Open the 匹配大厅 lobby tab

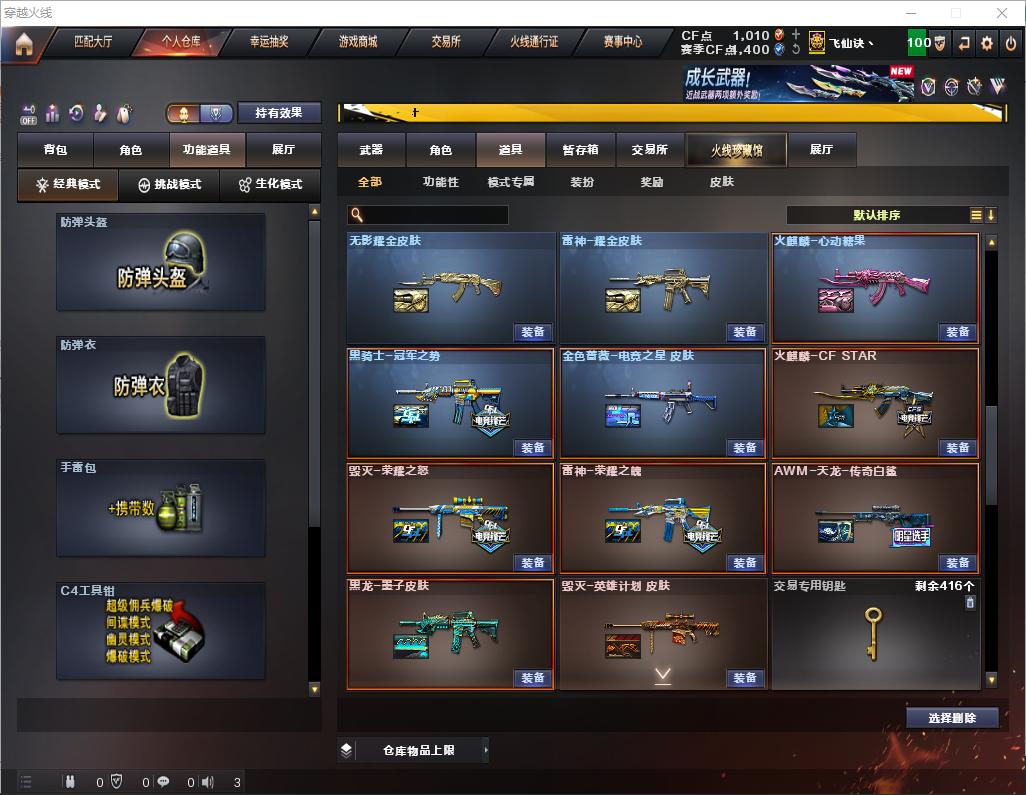[93, 42]
